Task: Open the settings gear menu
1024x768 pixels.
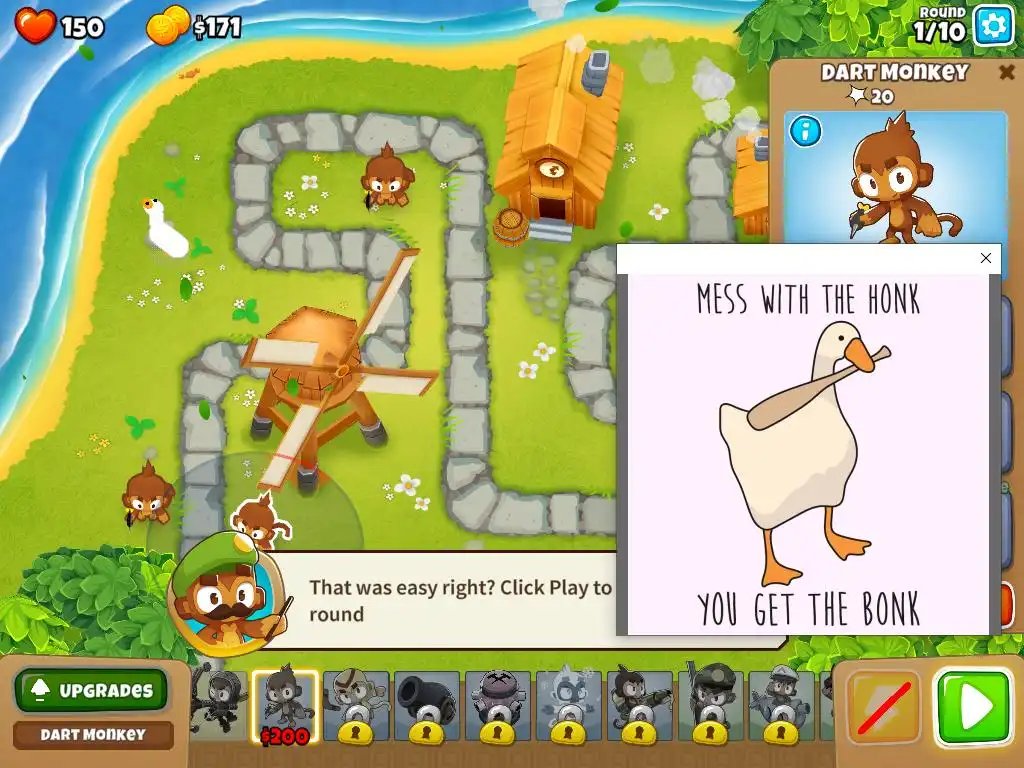Action: tap(993, 26)
